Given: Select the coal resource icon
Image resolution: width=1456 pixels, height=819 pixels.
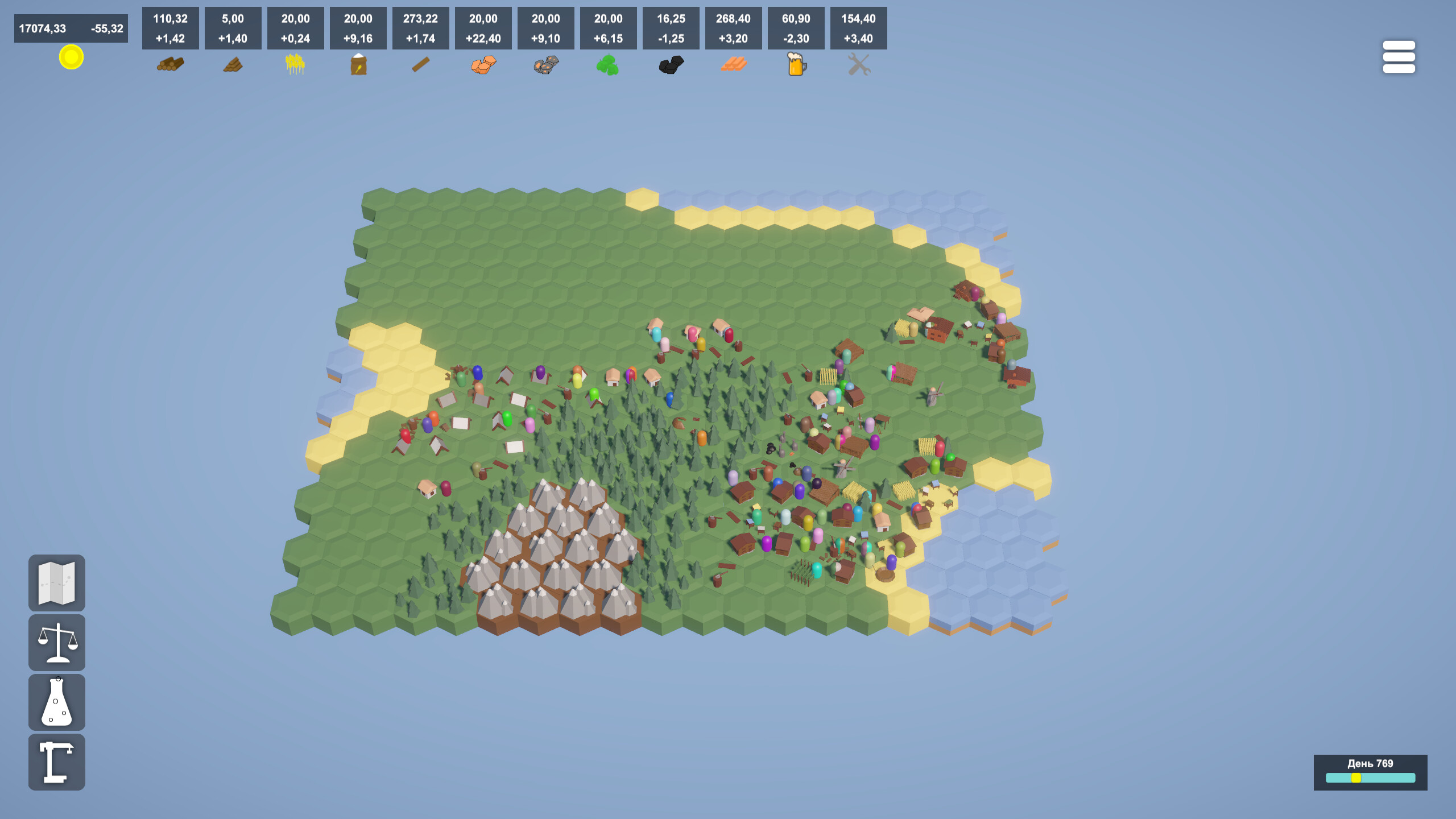Looking at the screenshot, I should click(670, 64).
